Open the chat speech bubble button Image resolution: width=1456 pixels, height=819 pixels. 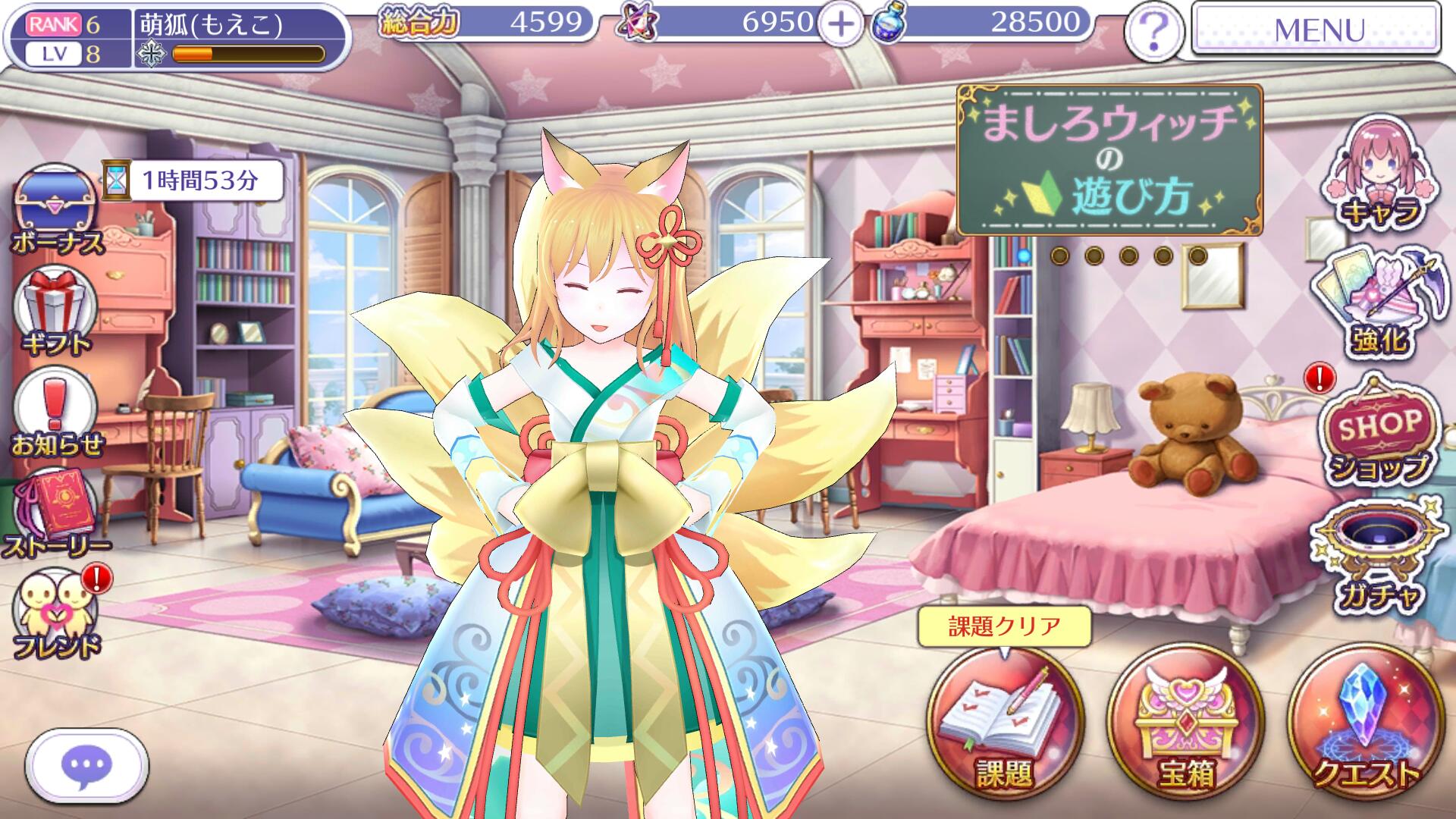click(x=86, y=766)
